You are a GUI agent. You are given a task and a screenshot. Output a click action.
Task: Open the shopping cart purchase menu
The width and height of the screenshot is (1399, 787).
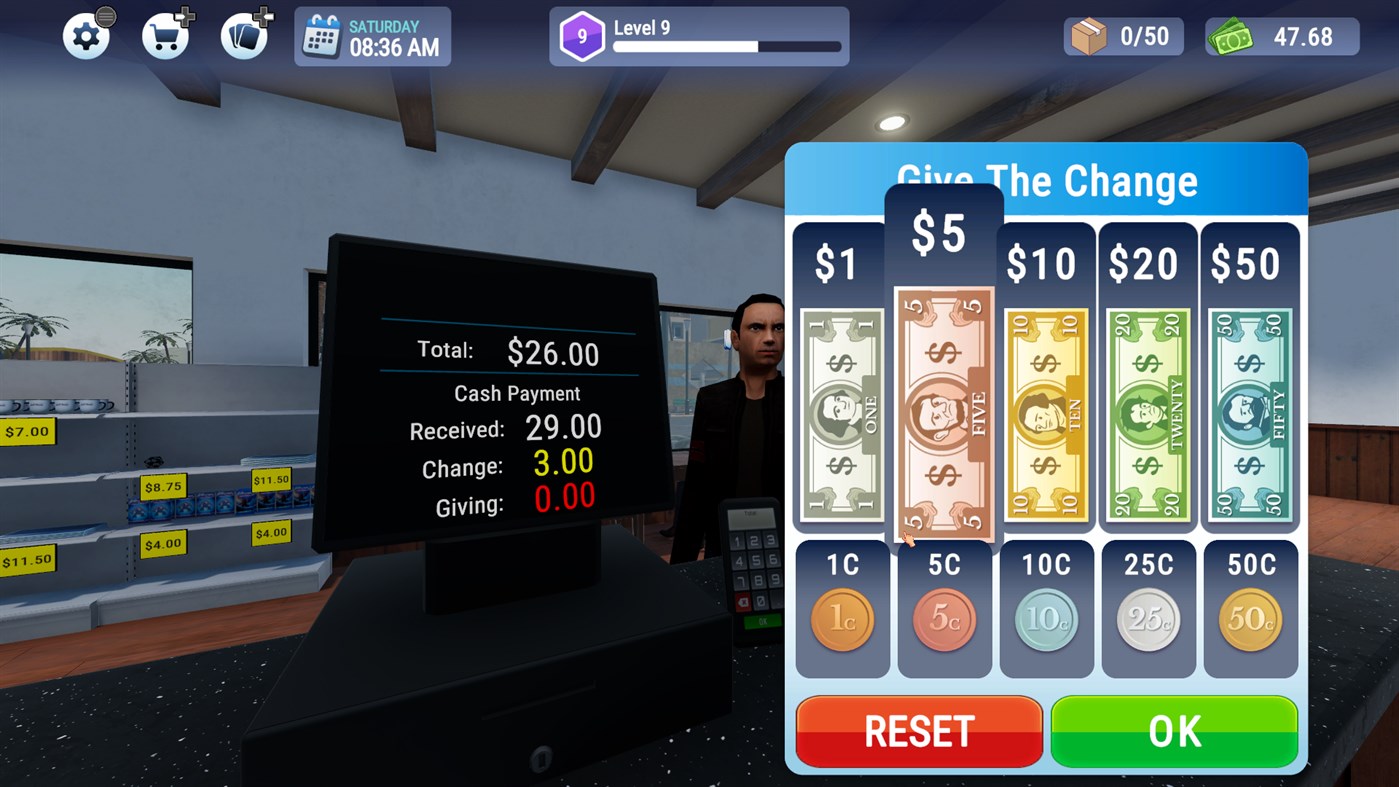coord(165,35)
